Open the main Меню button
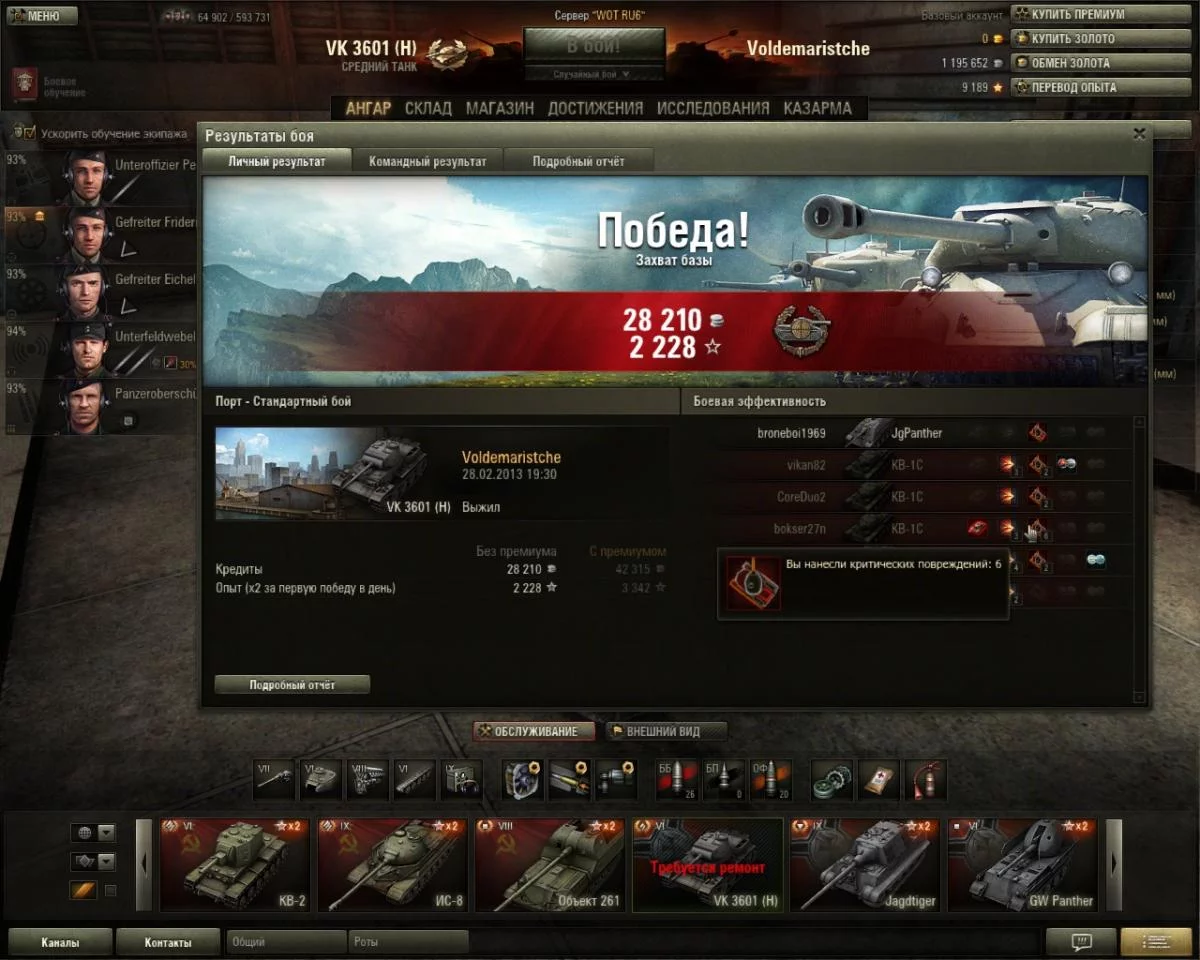Viewport: 1200px width, 960px height. [40, 16]
